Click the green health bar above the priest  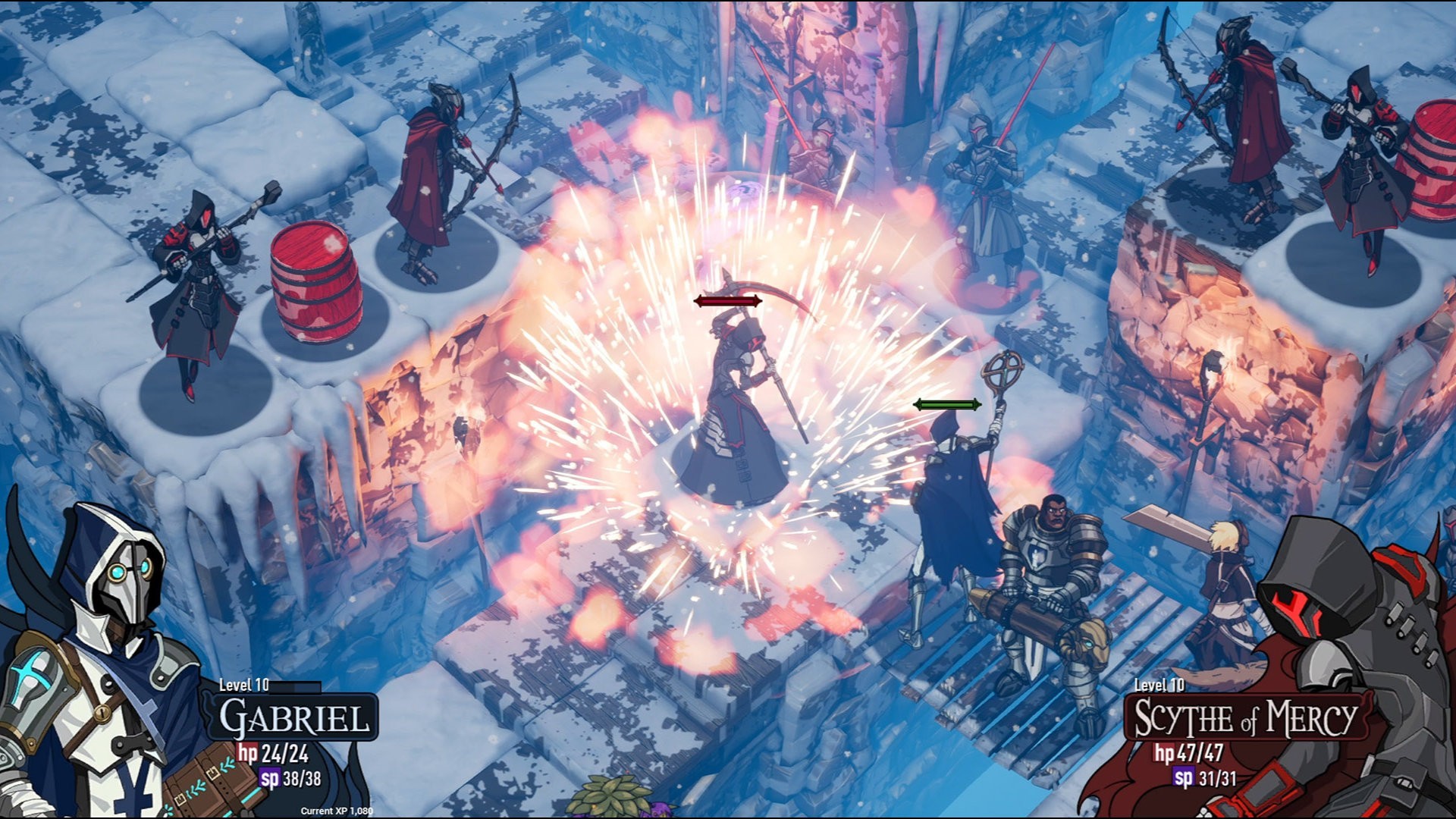[x=948, y=404]
